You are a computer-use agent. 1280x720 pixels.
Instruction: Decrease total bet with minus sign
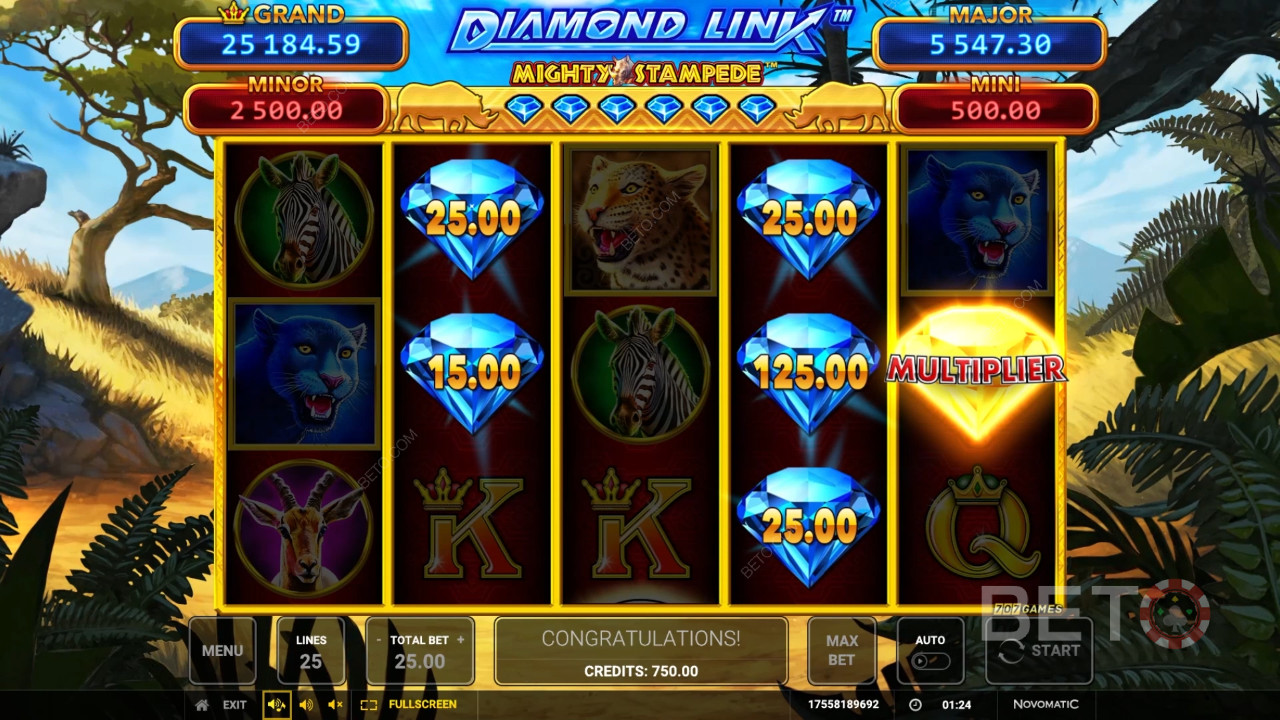379,640
